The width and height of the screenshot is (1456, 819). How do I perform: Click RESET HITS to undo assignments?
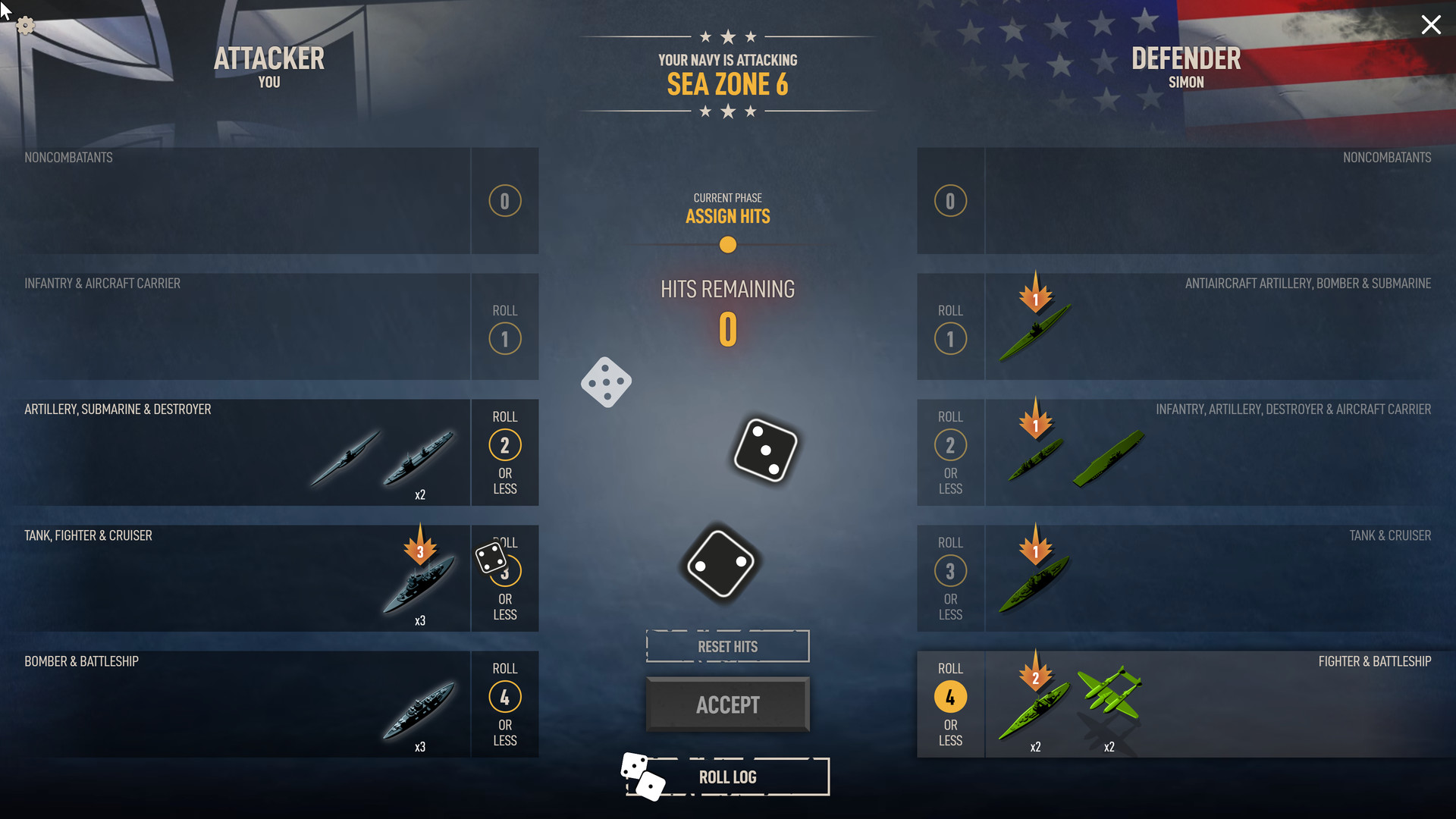[727, 646]
